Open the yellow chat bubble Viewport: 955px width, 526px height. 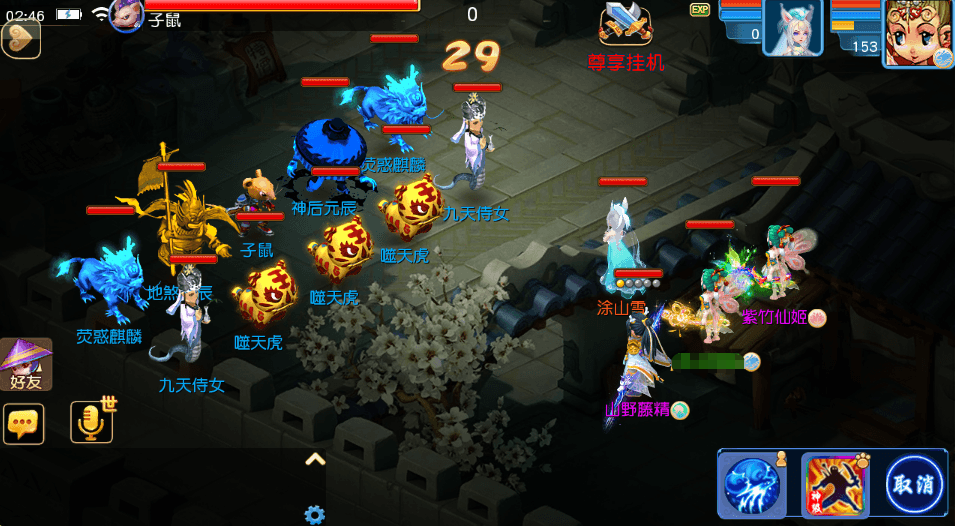23,423
